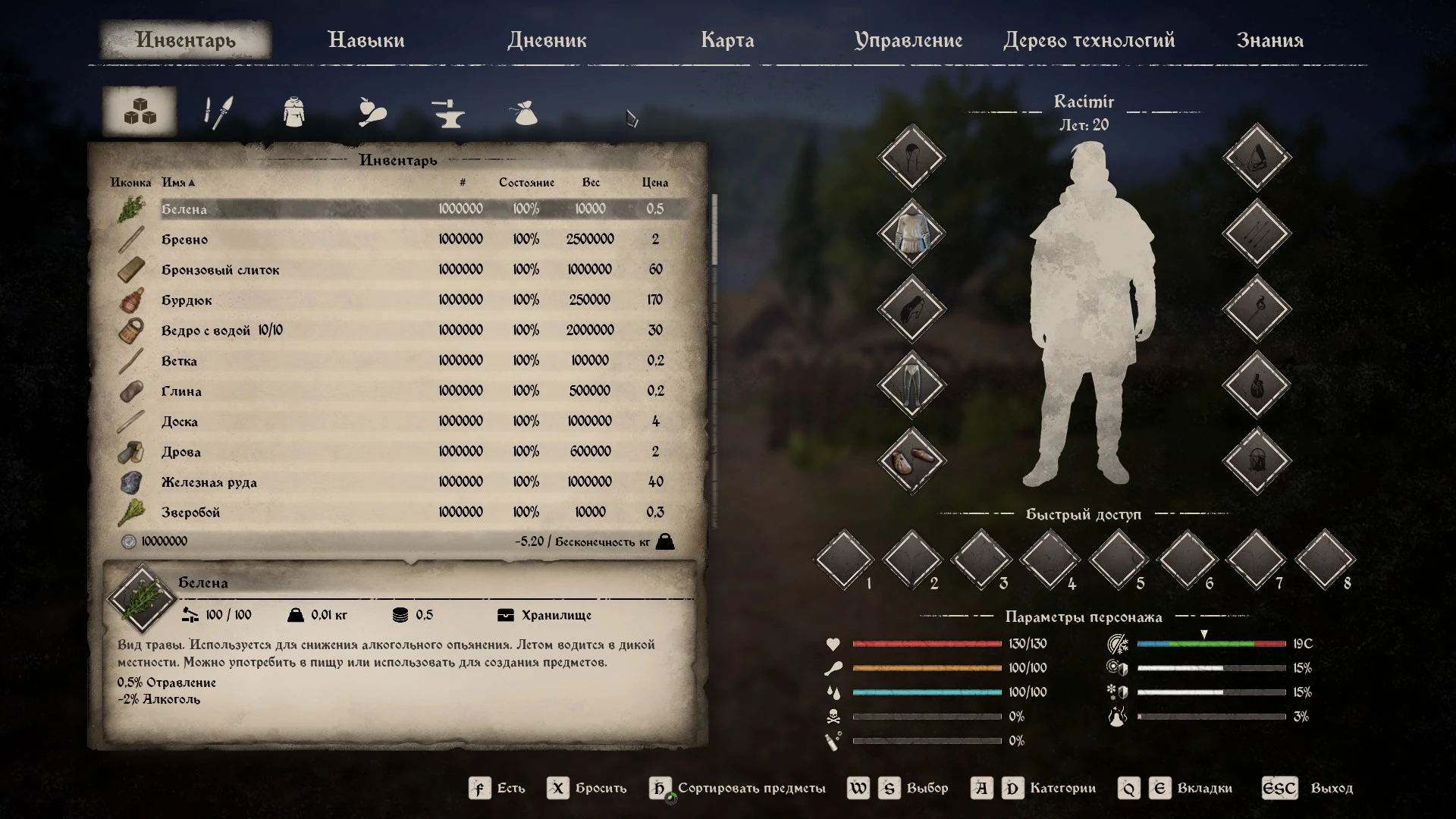Click the weight capacity padlock icon

(666, 541)
